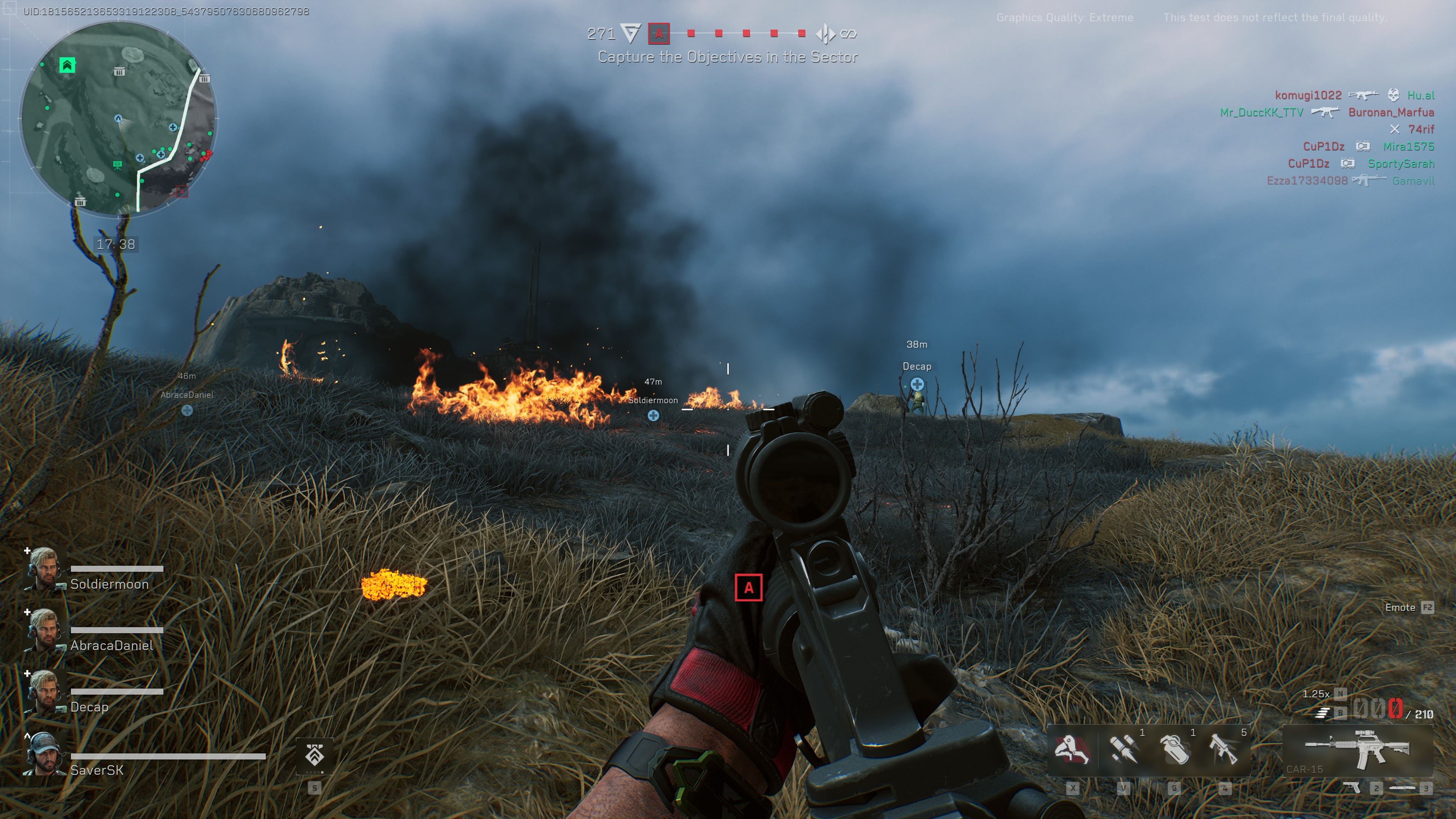Select the smoke grenade slot
The image size is (1456, 819).
coord(1175,750)
